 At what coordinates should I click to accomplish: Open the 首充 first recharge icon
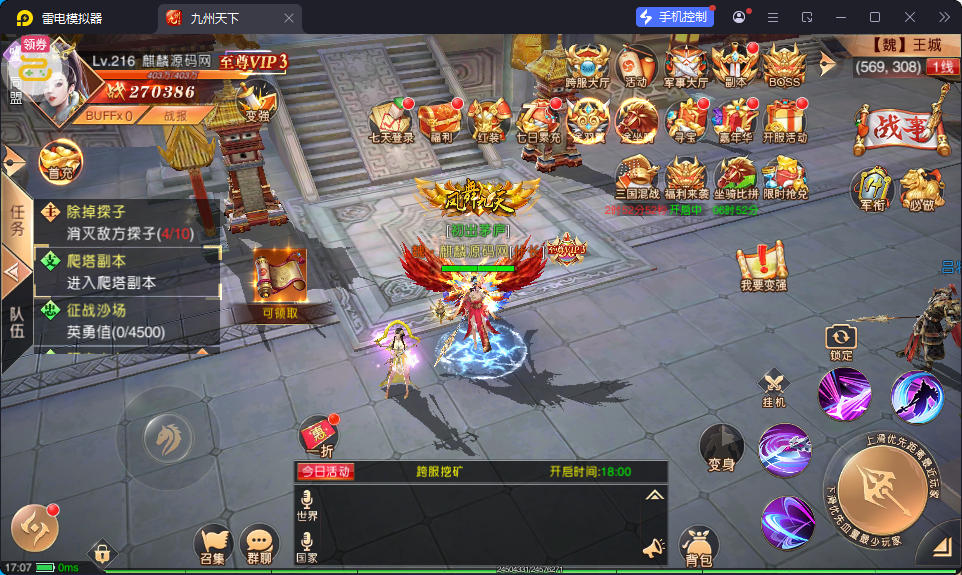(x=60, y=160)
